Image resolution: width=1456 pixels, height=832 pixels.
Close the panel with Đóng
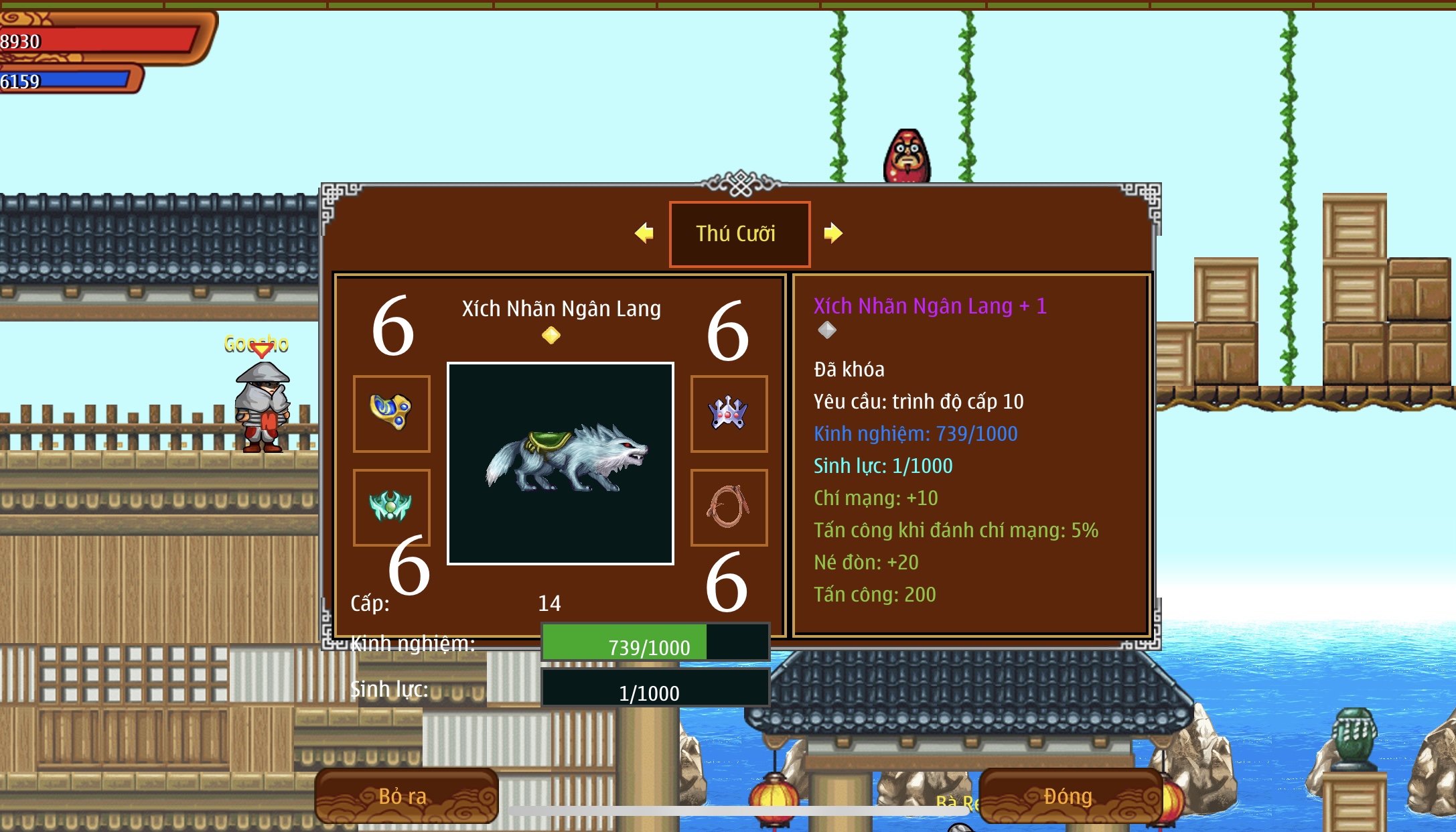click(x=1069, y=796)
